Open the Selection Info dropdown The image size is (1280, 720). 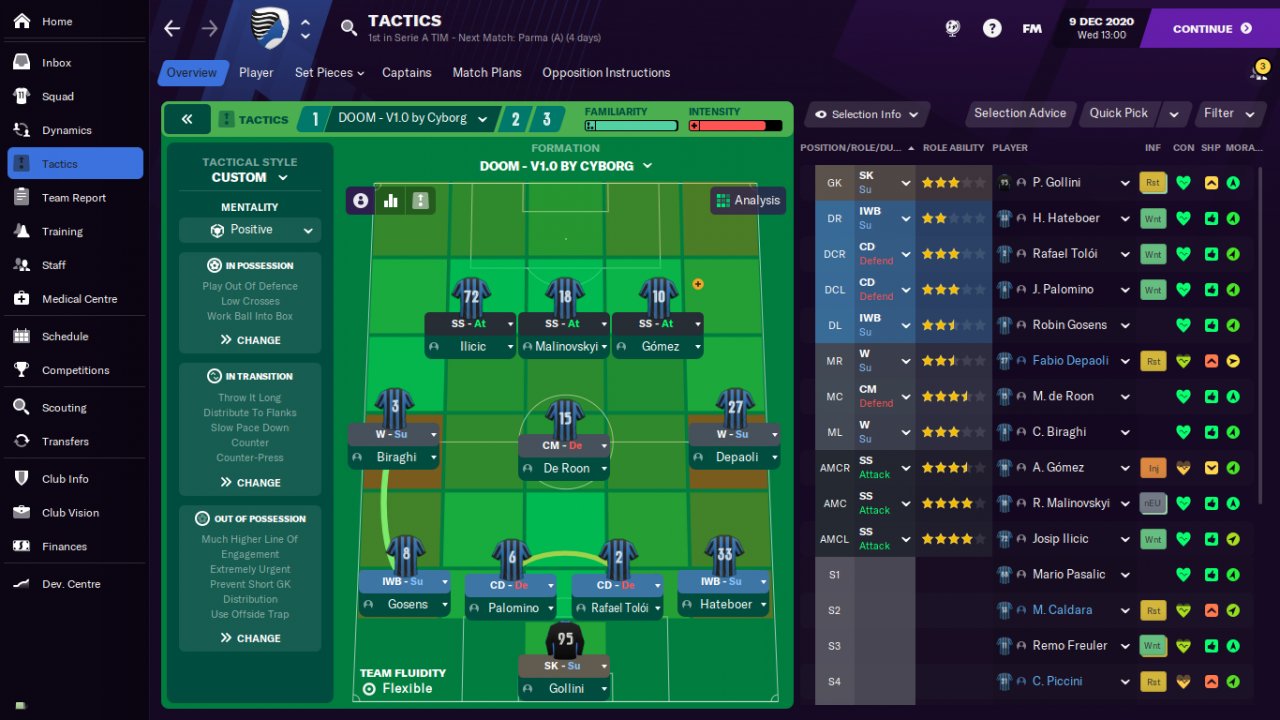click(x=866, y=114)
